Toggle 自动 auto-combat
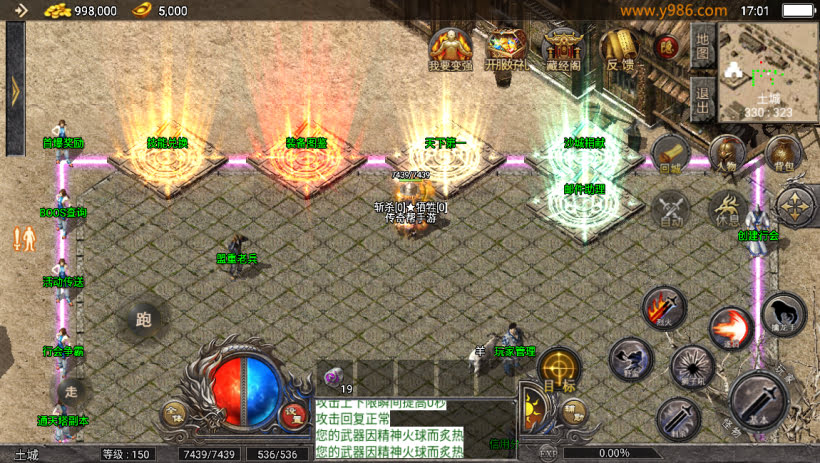 point(670,209)
